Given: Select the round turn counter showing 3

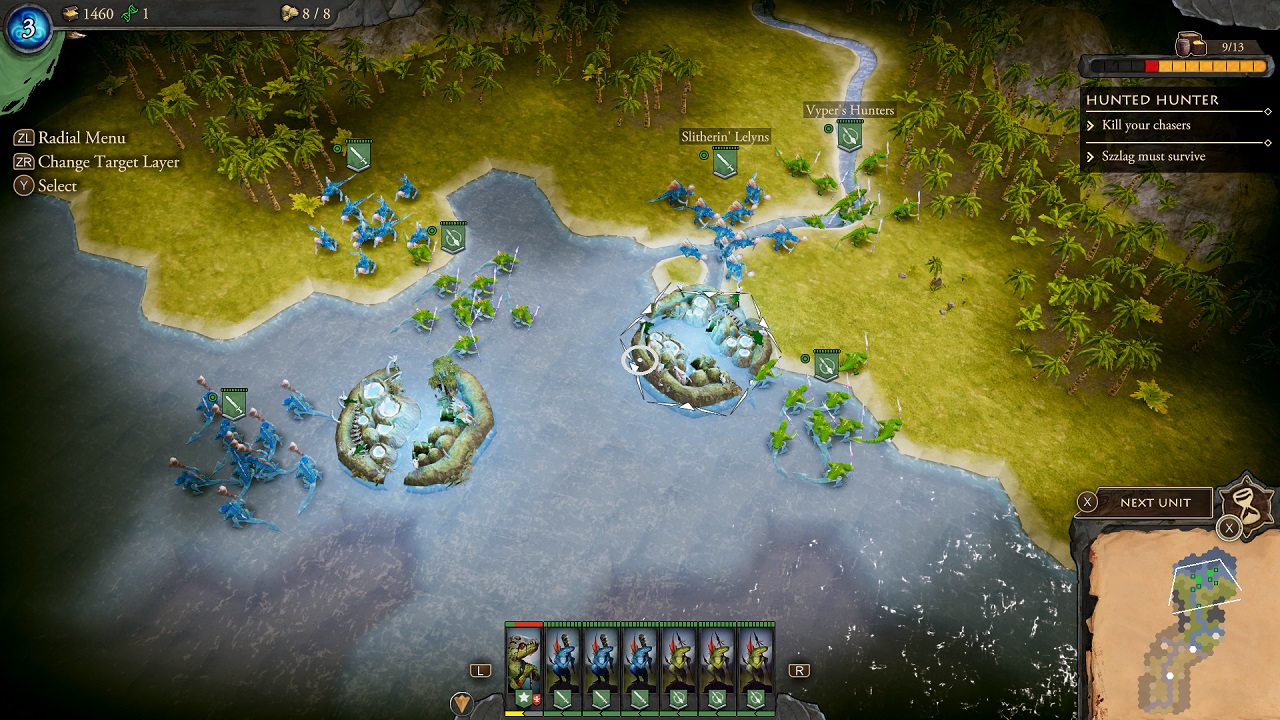Looking at the screenshot, I should [28, 28].
